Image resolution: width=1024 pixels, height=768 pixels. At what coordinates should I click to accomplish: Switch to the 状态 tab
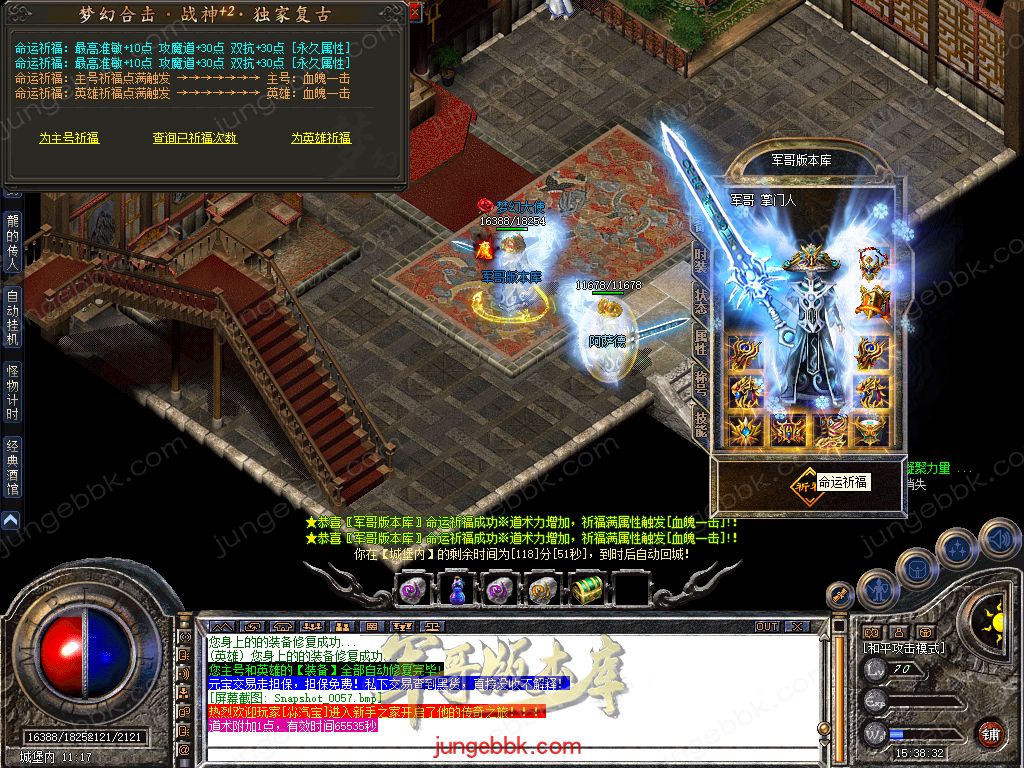point(701,302)
